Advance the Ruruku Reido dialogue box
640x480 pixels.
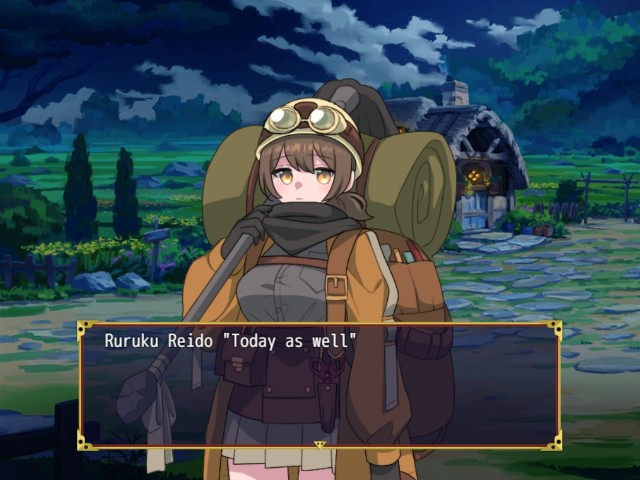pyautogui.click(x=319, y=384)
